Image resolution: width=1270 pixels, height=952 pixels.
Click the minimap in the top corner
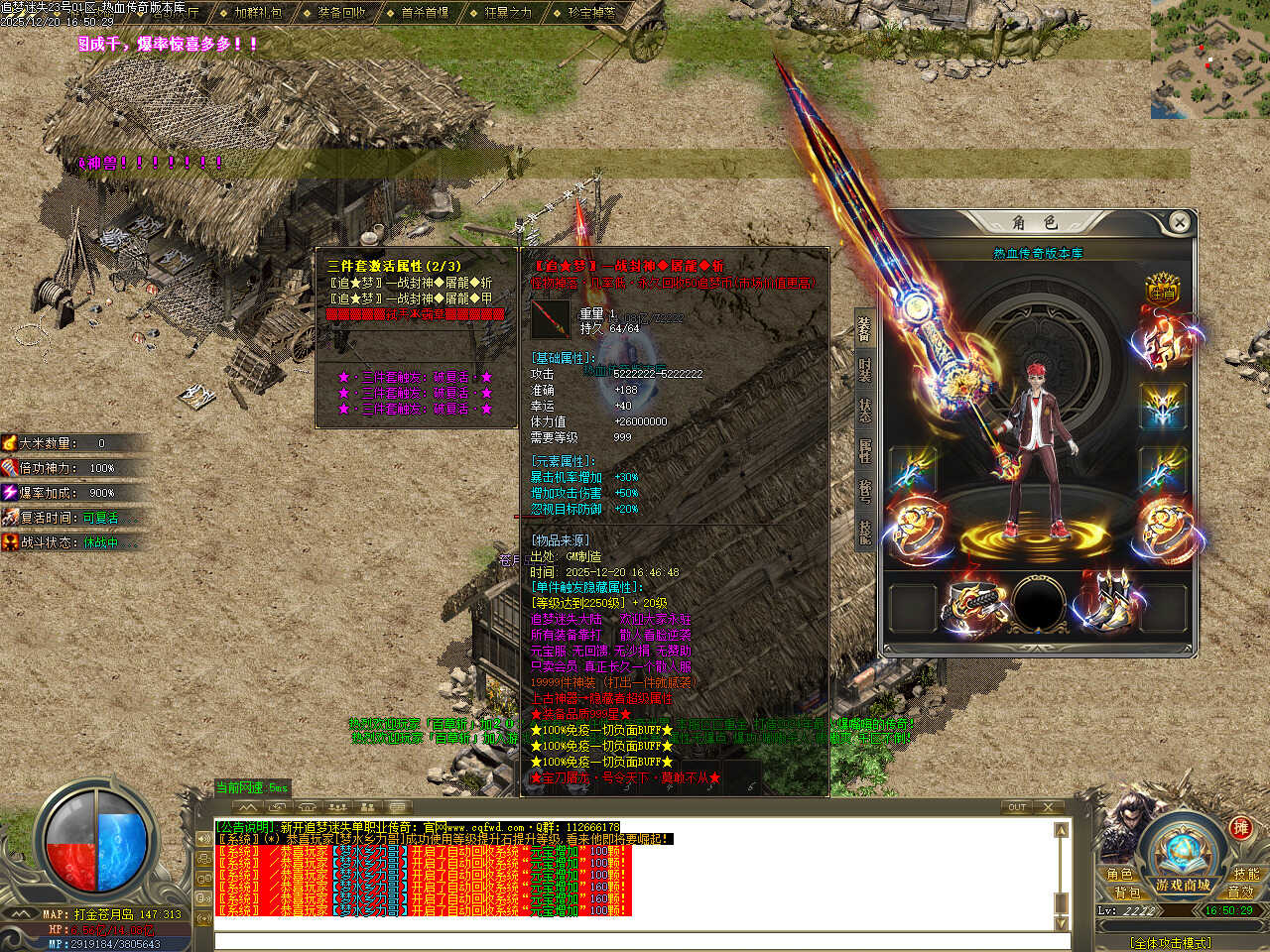point(1209,59)
